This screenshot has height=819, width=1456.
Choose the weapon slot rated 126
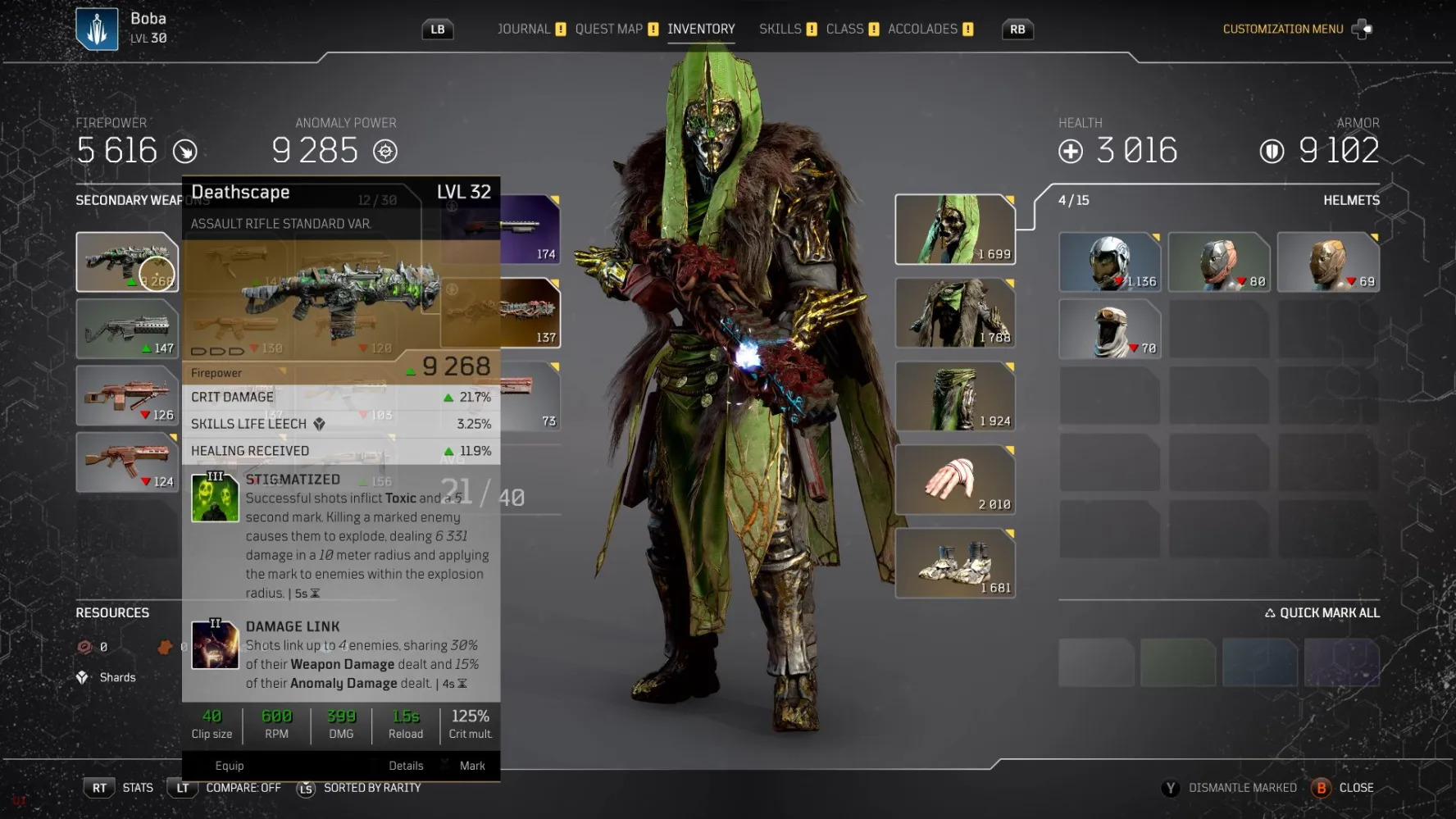coord(127,396)
